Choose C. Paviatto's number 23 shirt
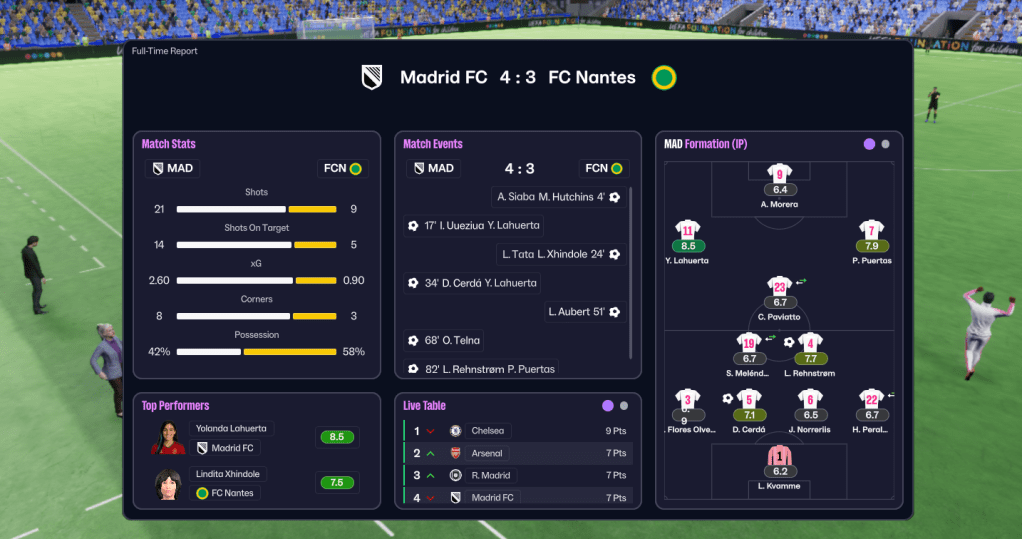This screenshot has height=539, width=1022. pyautogui.click(x=779, y=287)
